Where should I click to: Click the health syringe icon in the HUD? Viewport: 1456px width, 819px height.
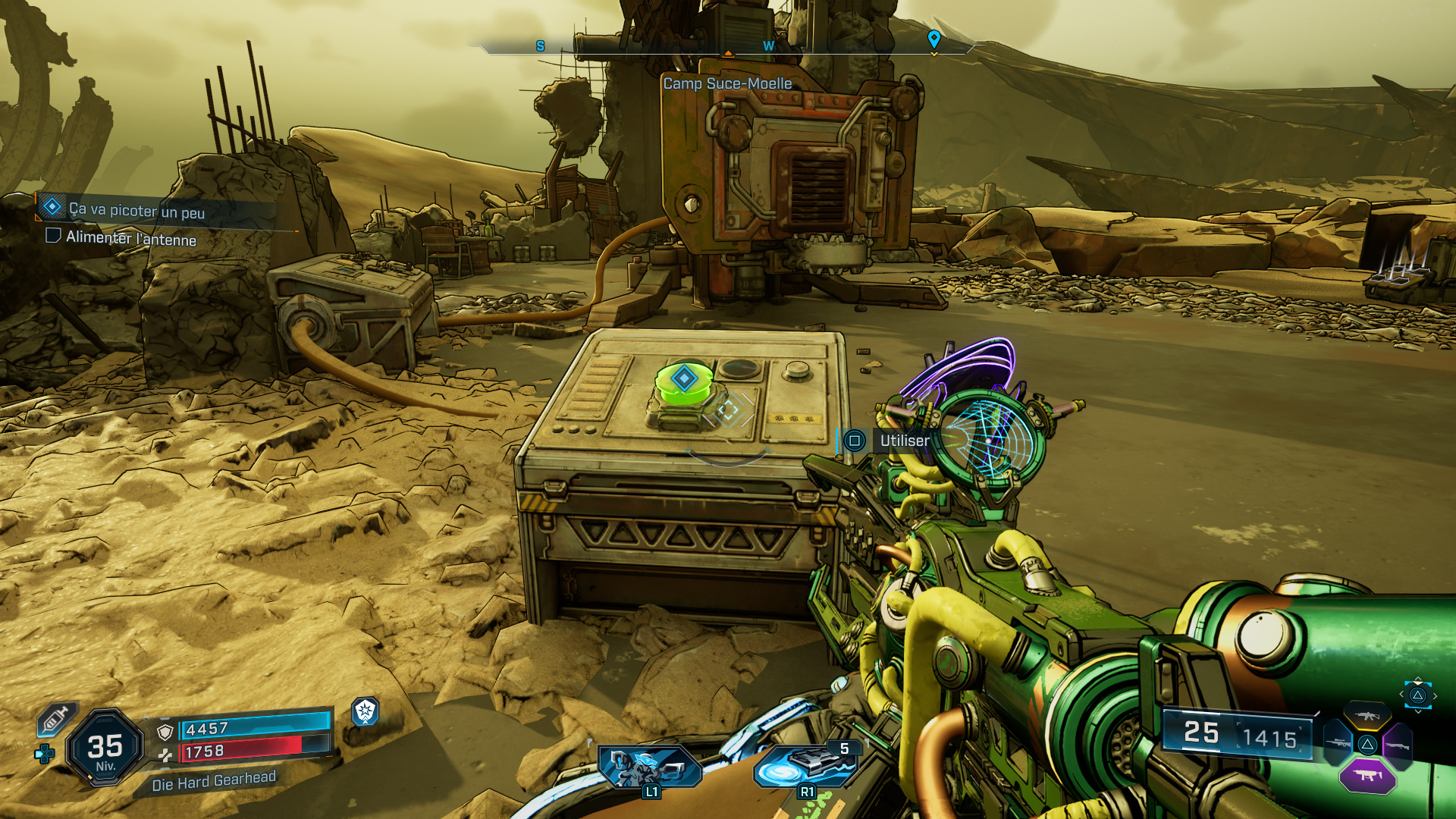55,718
